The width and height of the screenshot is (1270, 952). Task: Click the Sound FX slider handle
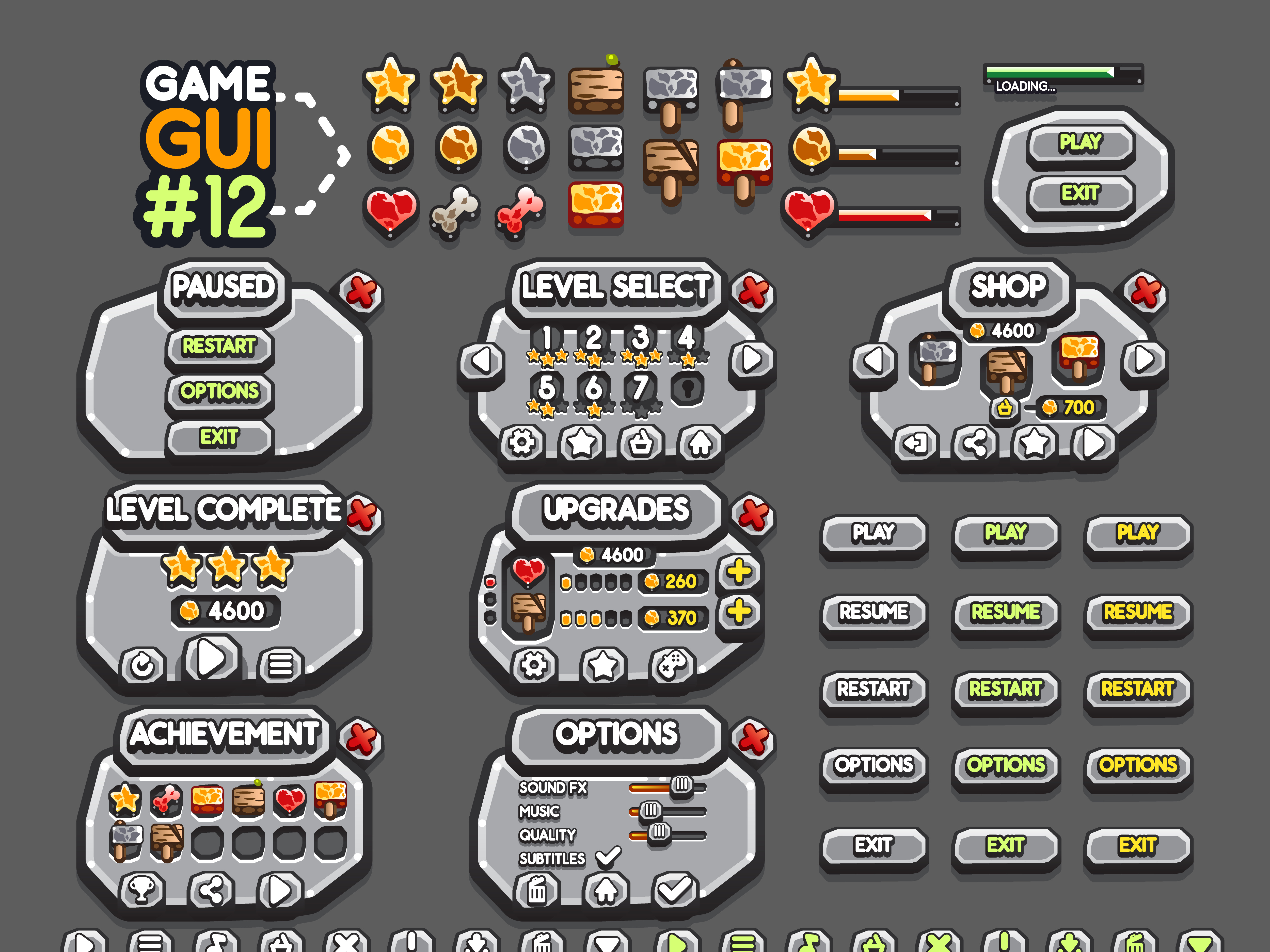tap(681, 784)
